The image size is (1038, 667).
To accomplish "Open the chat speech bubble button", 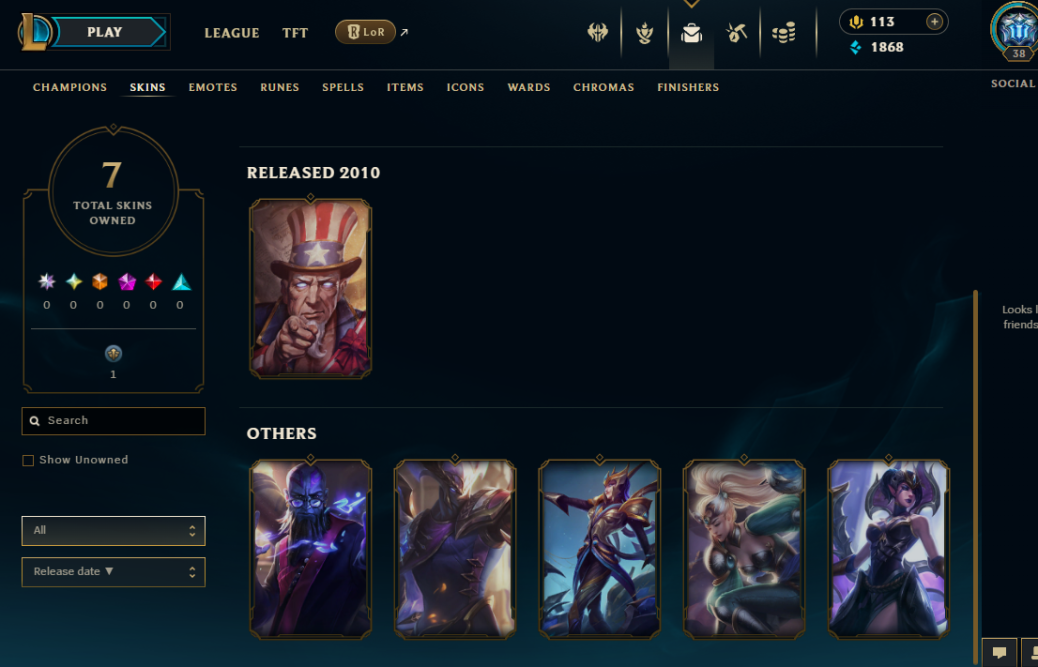I will coord(999,652).
